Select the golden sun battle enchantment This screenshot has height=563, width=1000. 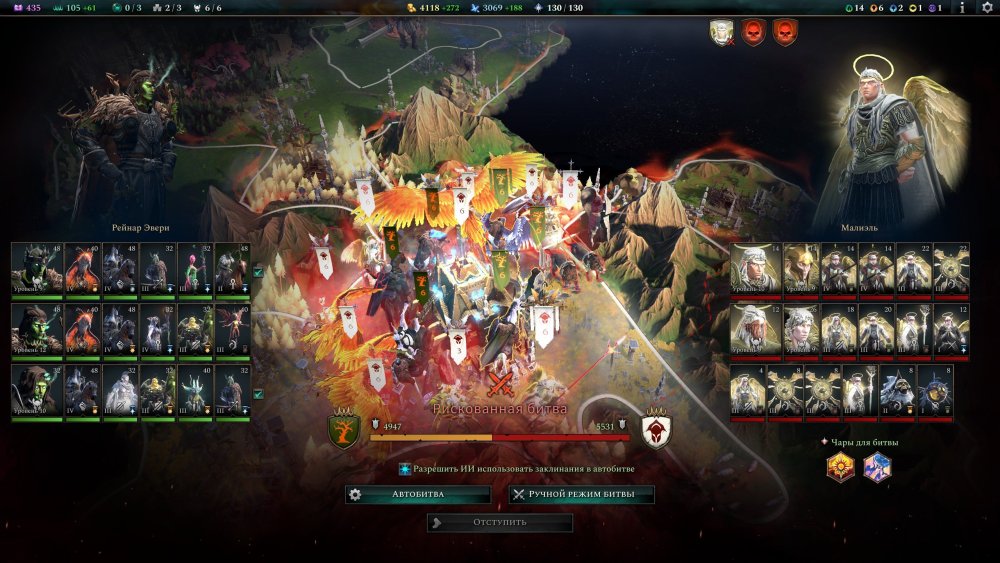[840, 467]
